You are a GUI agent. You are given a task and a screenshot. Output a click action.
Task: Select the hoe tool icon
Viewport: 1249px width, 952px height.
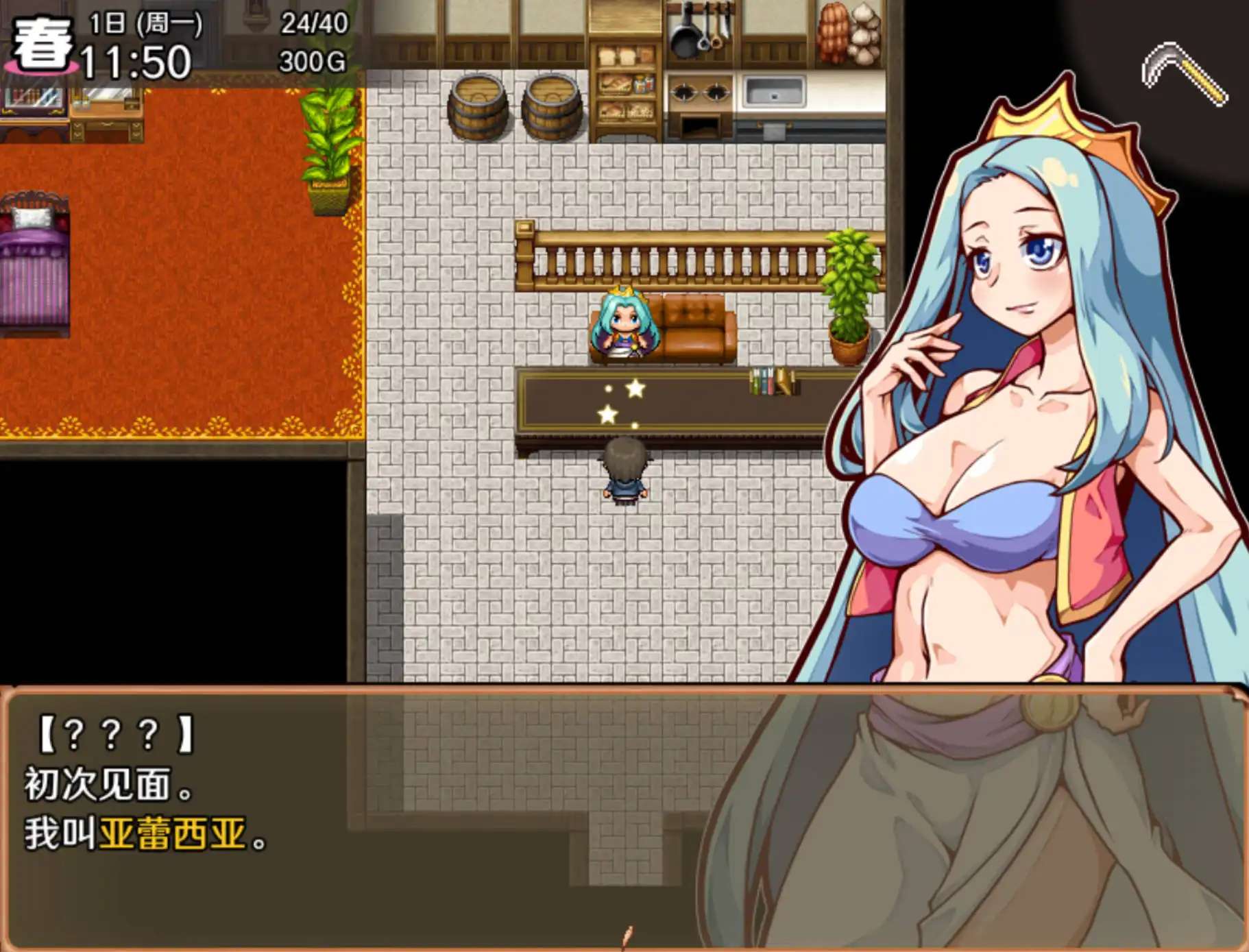[x=1184, y=73]
